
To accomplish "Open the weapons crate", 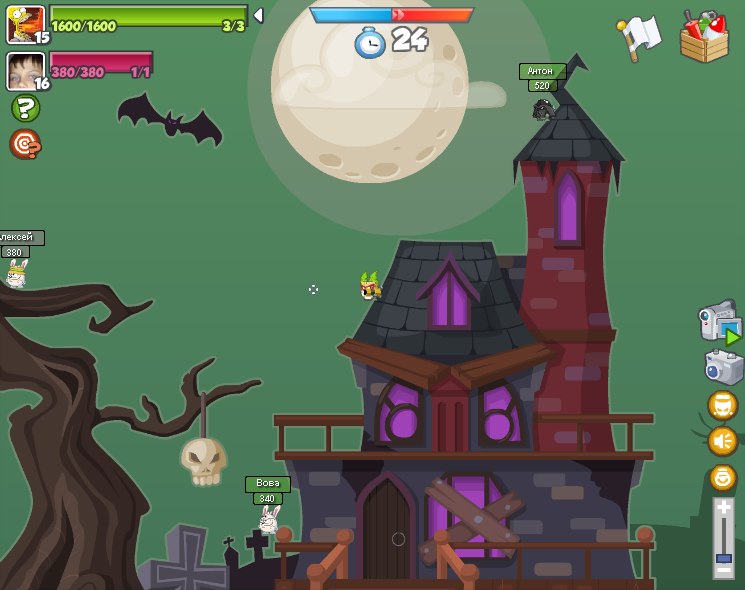I will click(x=704, y=38).
